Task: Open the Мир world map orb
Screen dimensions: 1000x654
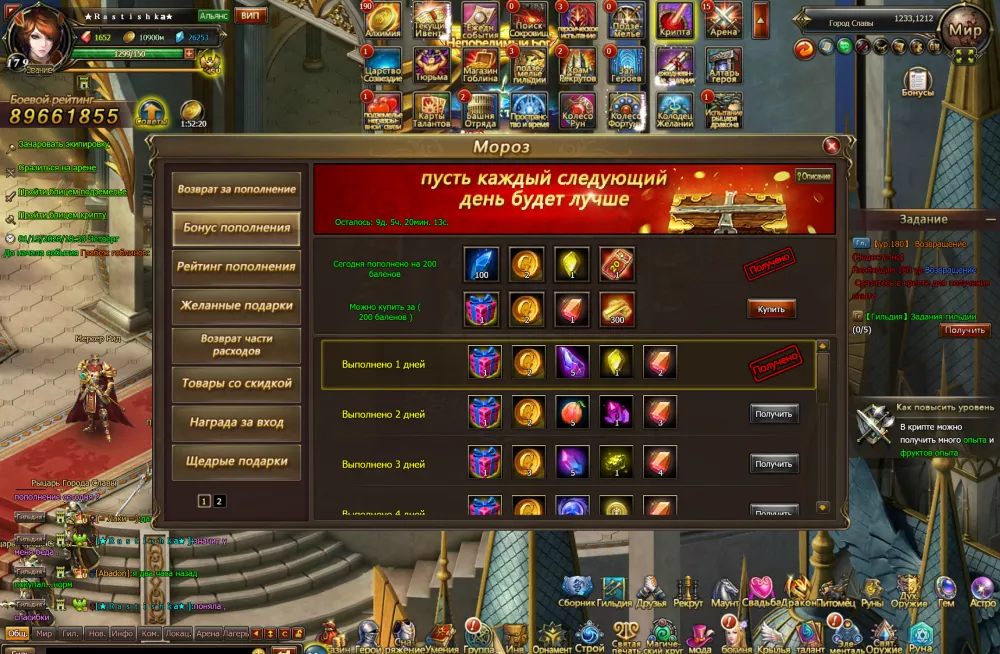Action: (x=965, y=30)
